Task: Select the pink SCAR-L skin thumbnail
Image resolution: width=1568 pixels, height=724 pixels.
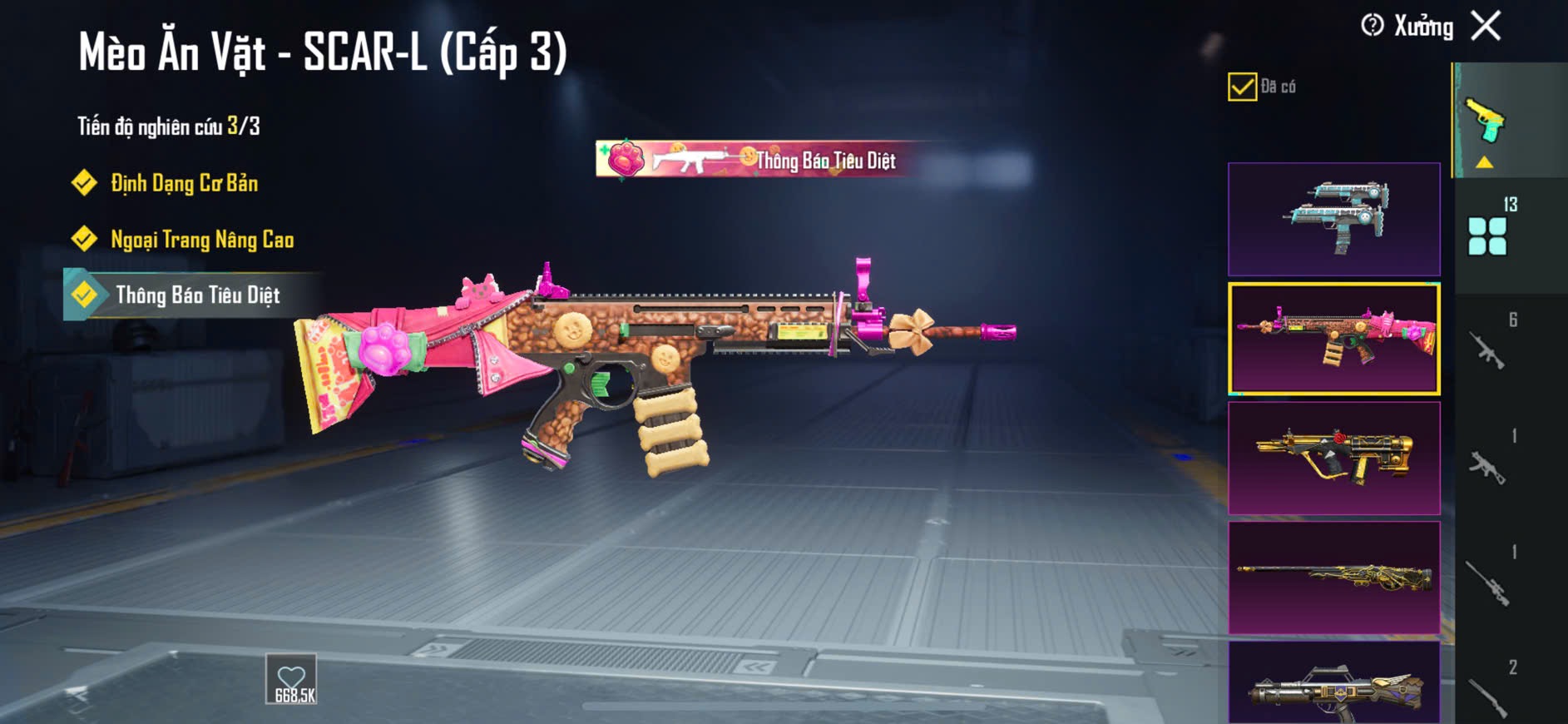Action: 1333,338
